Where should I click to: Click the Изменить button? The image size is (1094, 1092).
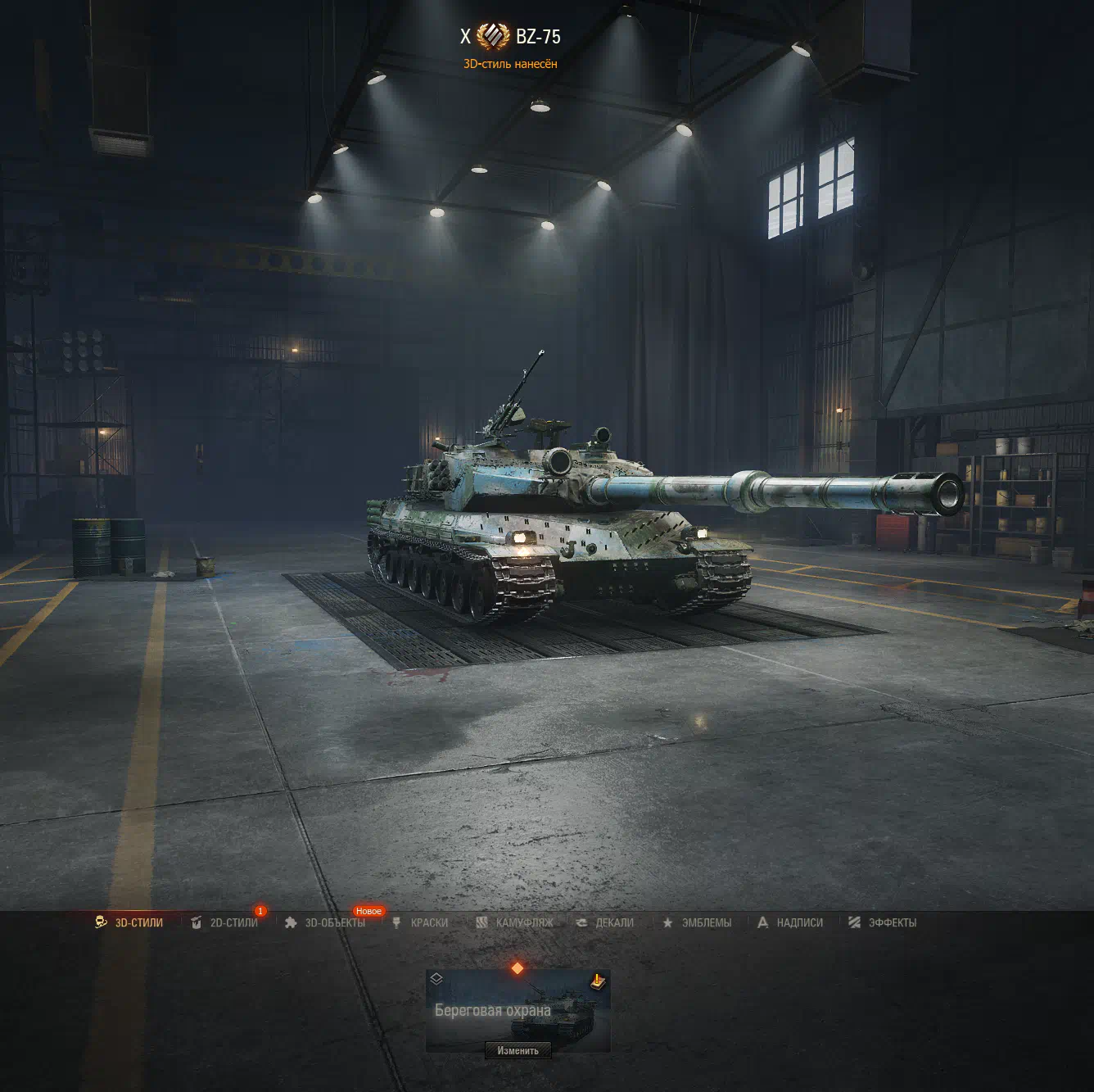point(518,1050)
